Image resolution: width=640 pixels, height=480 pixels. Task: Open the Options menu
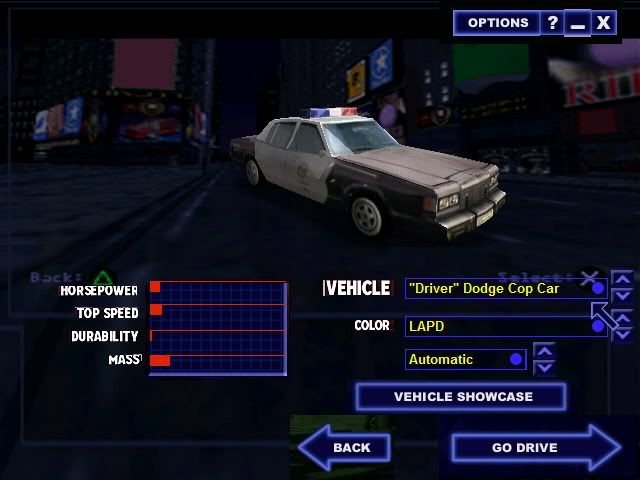pos(497,23)
